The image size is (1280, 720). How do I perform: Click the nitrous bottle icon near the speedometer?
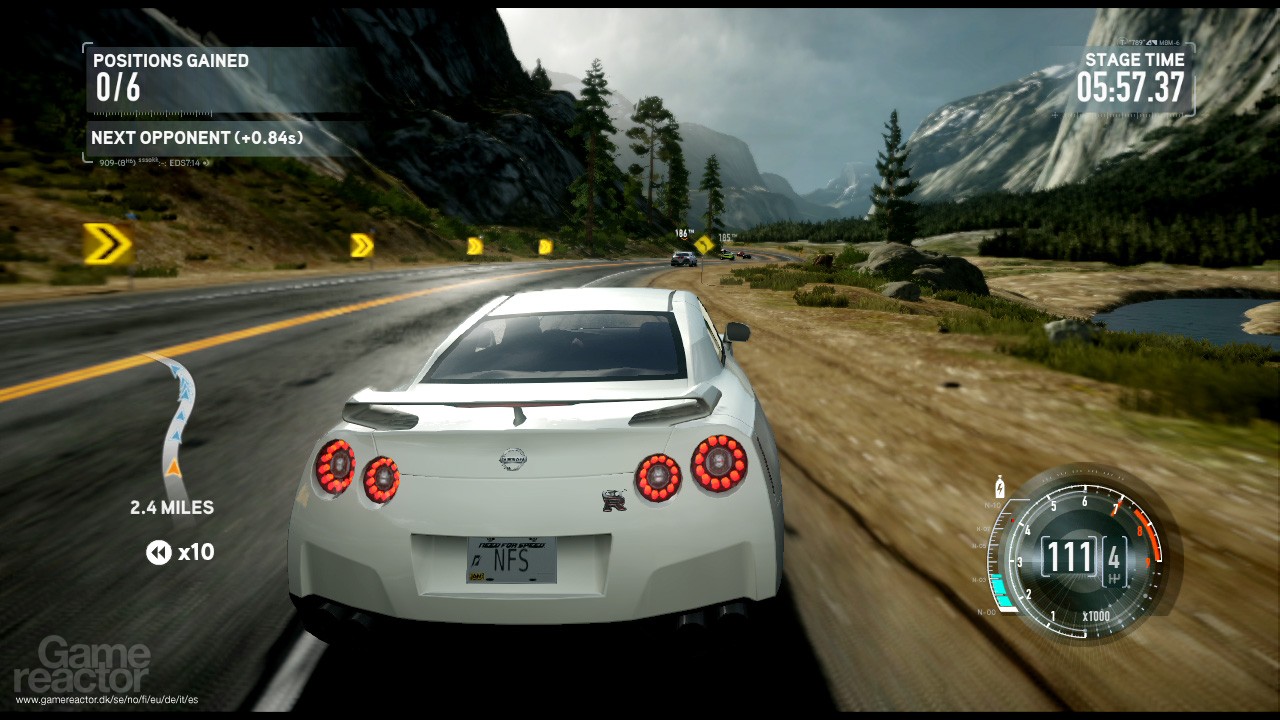[999, 487]
